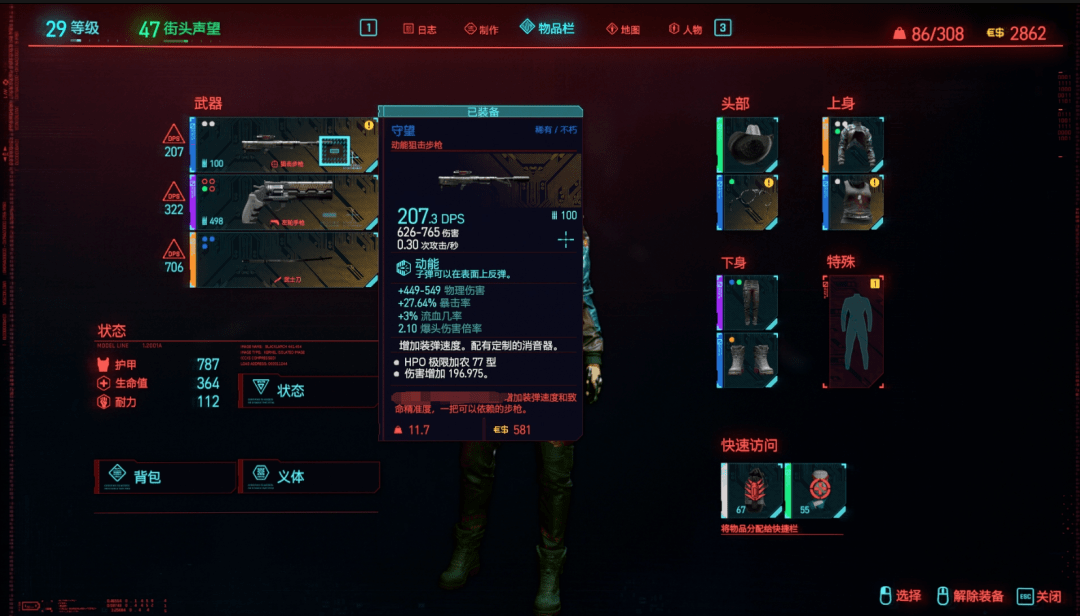Choose the jacket slot under 上身
Viewport: 1080px width, 616px height.
[854, 145]
